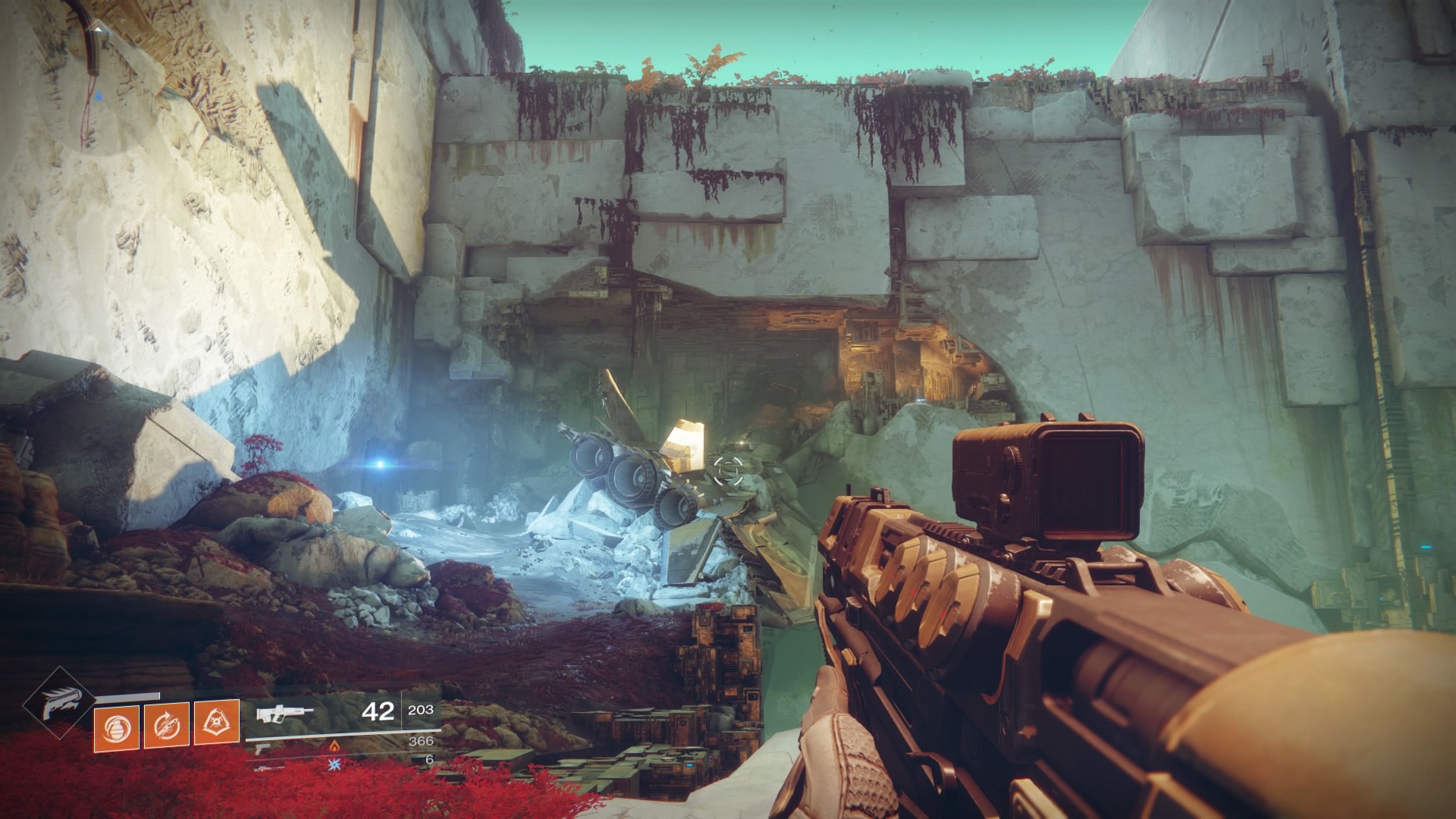
Task: Select the grenade ability icon
Action: coord(116,727)
